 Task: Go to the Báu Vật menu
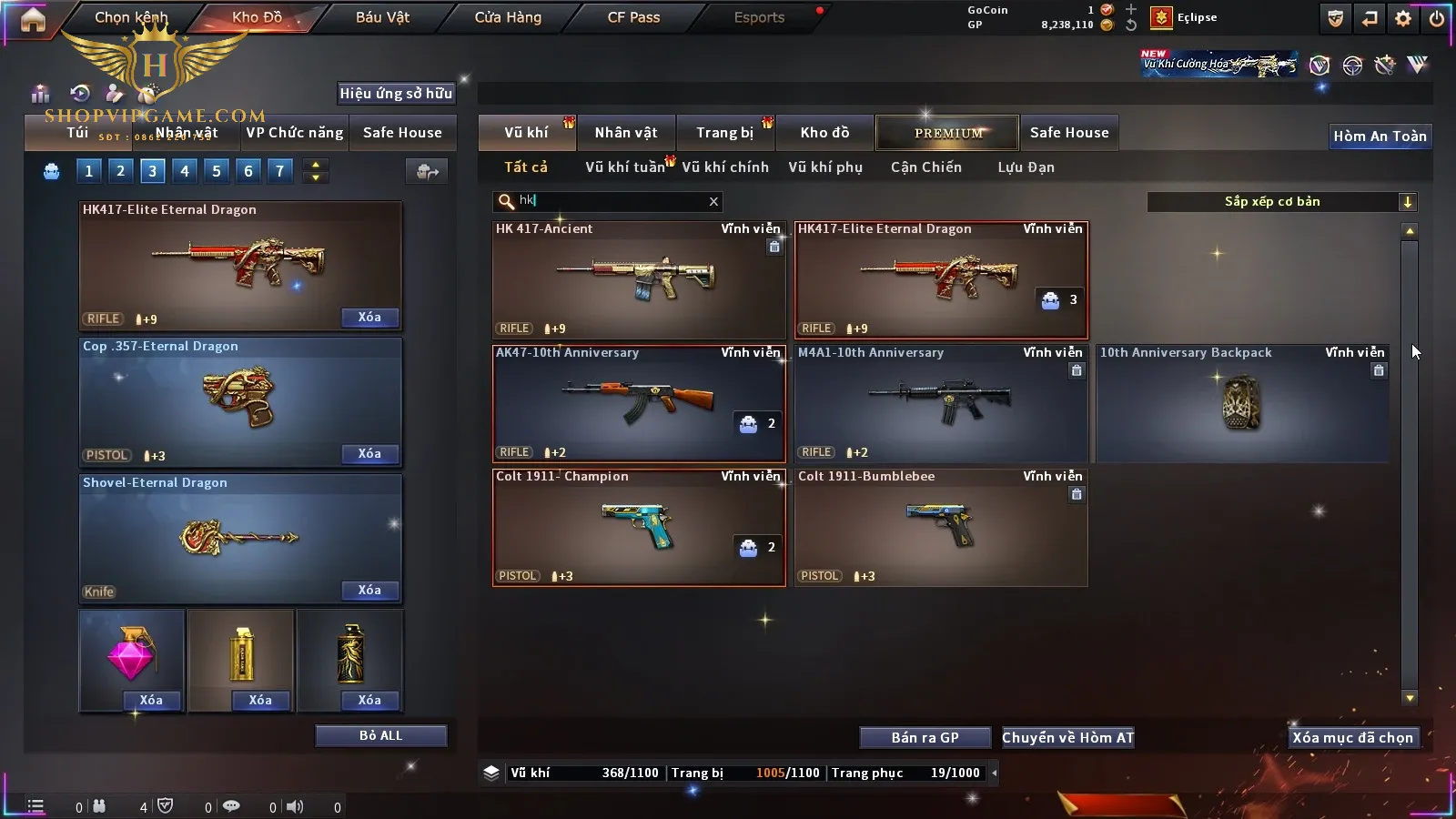(382, 17)
